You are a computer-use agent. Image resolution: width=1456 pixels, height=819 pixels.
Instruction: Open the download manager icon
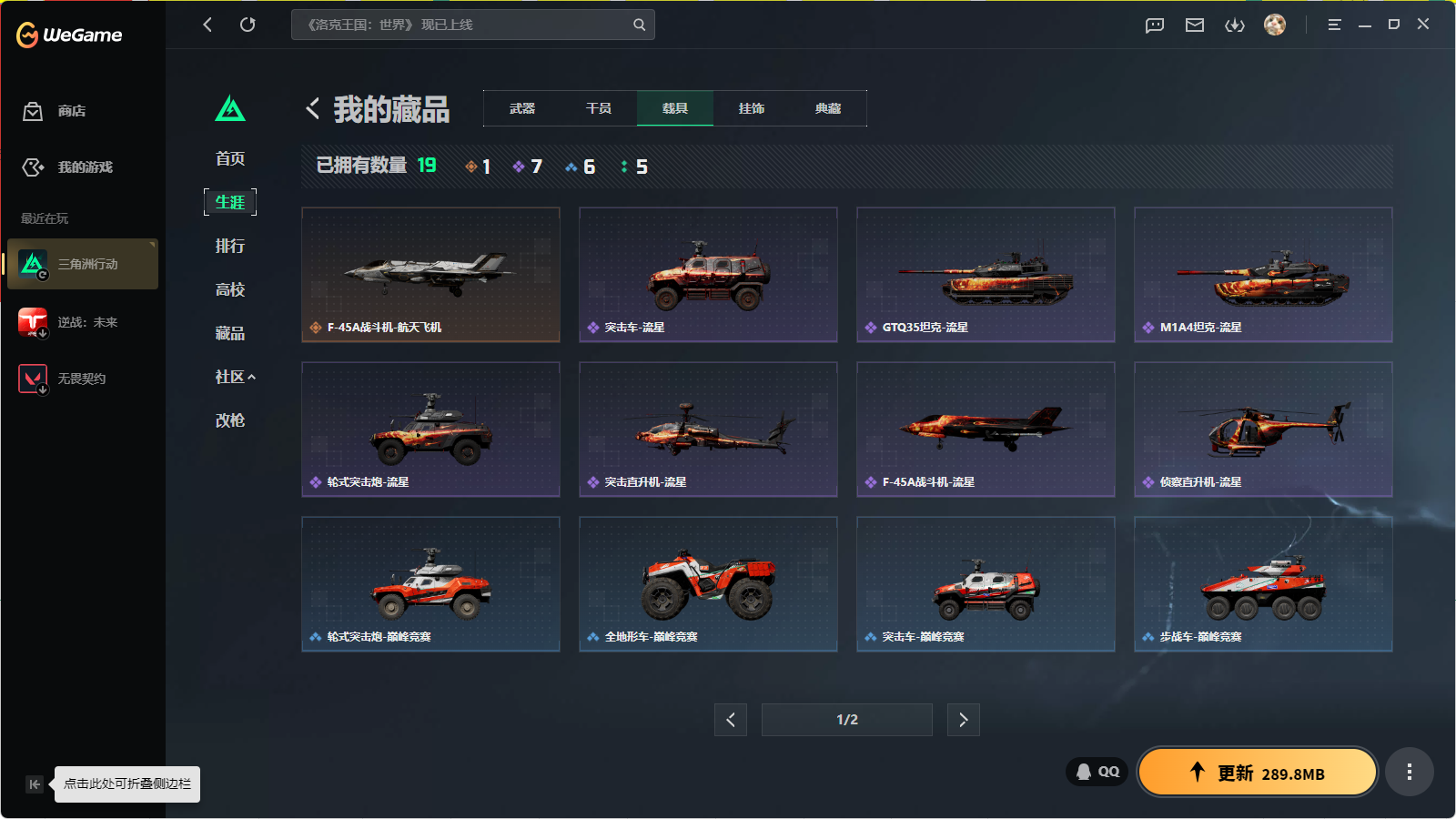1235,25
